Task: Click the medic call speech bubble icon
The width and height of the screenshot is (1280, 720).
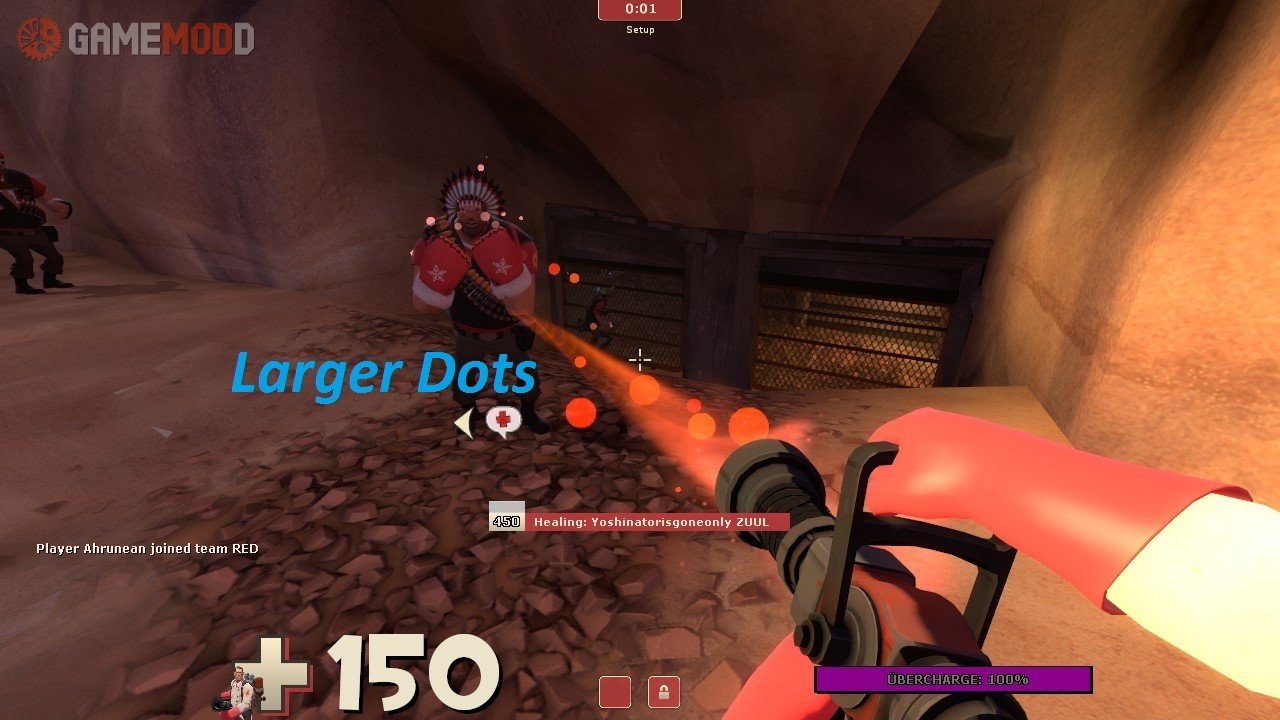Action: [x=503, y=421]
